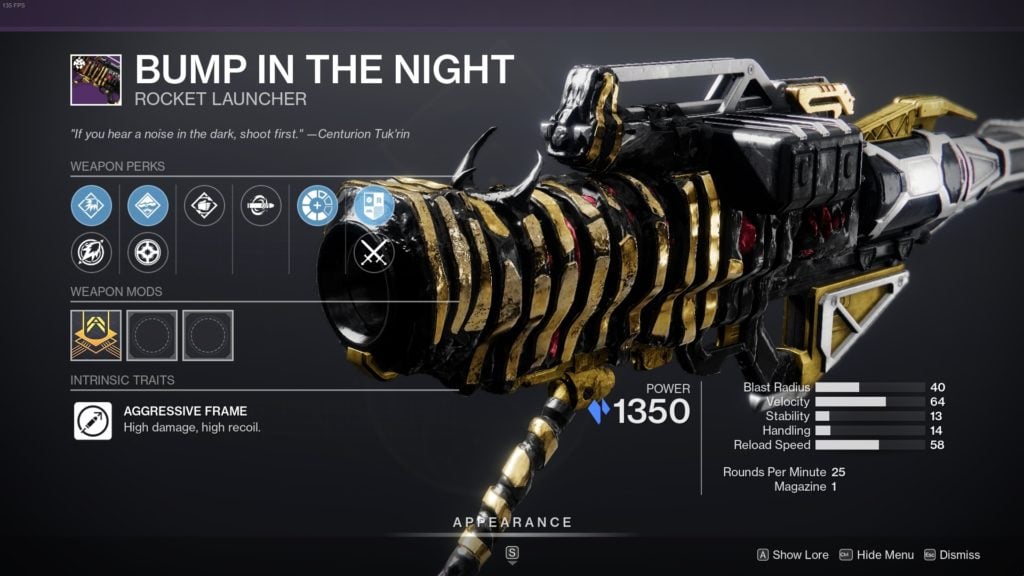Hide the inspection menu

pos(876,555)
